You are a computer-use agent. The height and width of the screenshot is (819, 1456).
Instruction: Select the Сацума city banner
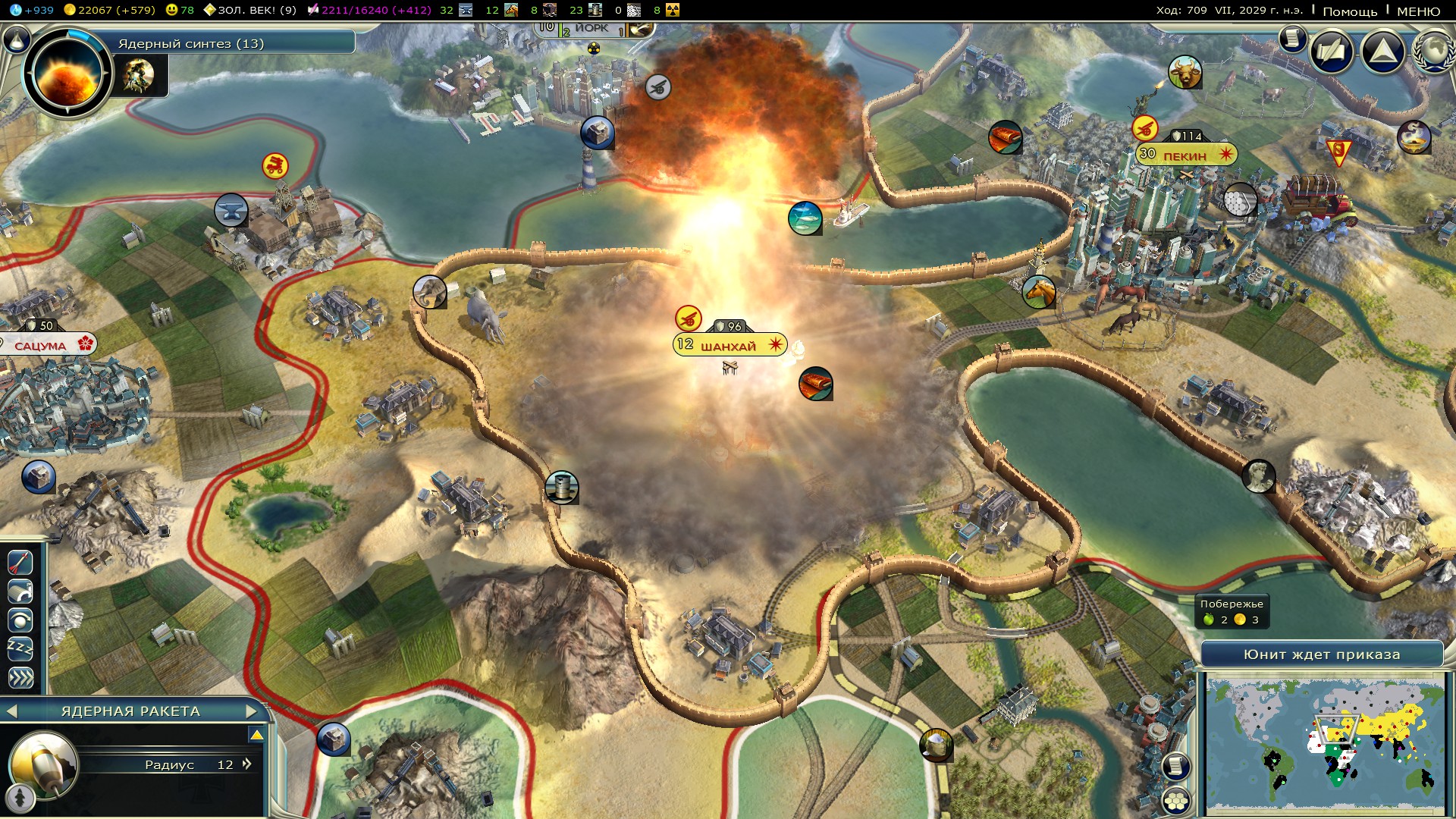click(42, 346)
